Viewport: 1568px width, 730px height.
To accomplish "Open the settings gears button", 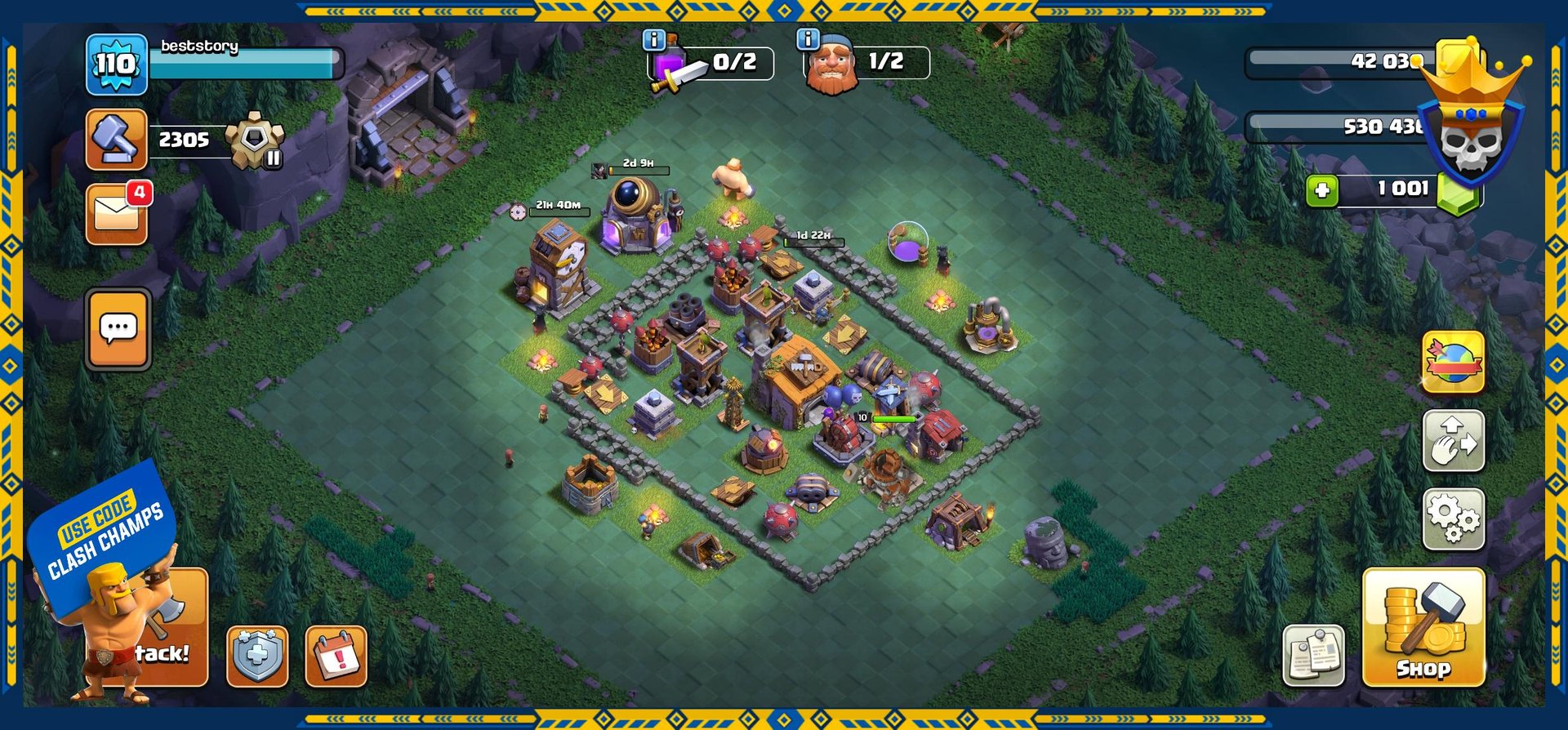I will 1453,519.
